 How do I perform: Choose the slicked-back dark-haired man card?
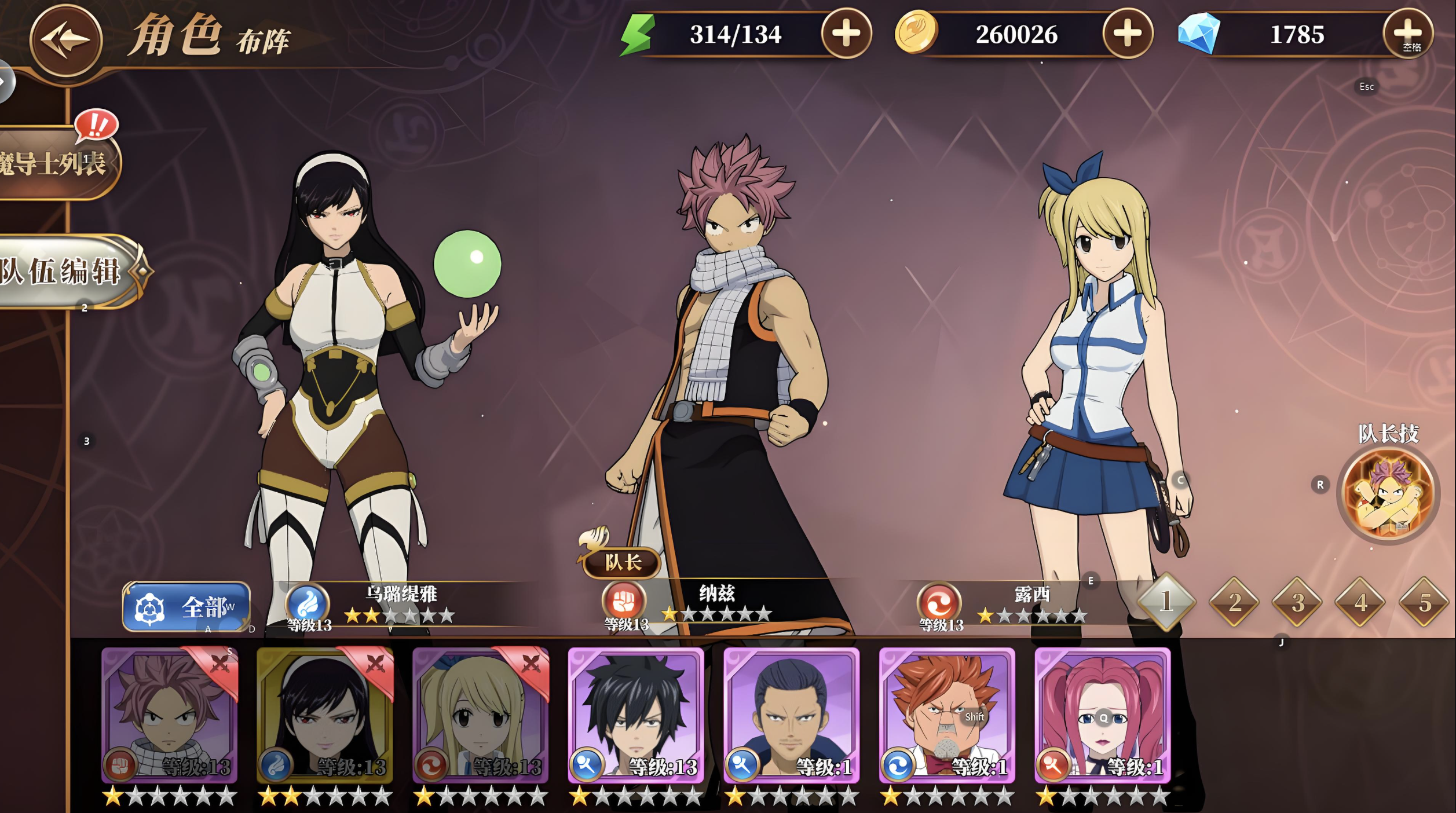[792, 716]
